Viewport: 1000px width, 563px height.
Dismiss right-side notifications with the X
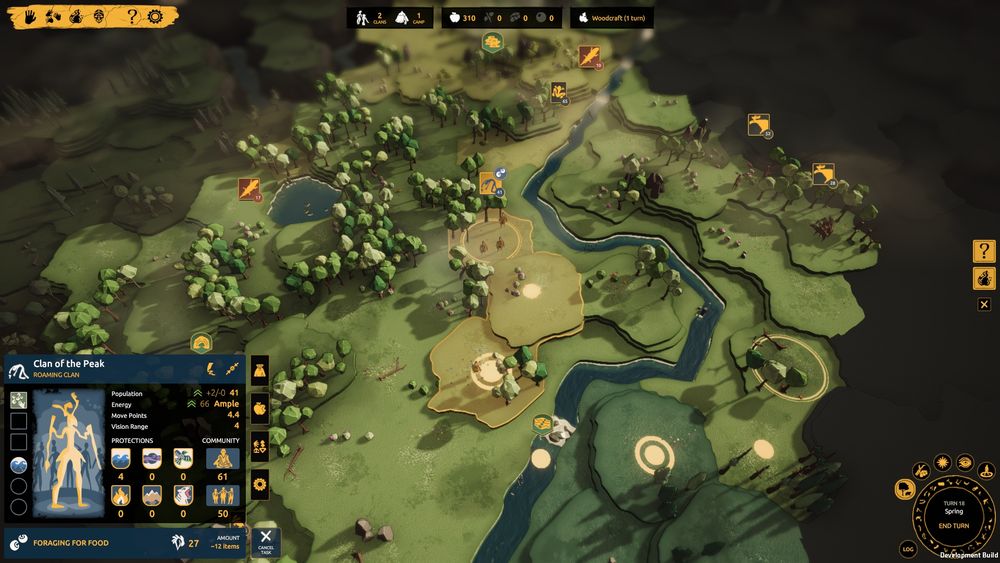(984, 304)
